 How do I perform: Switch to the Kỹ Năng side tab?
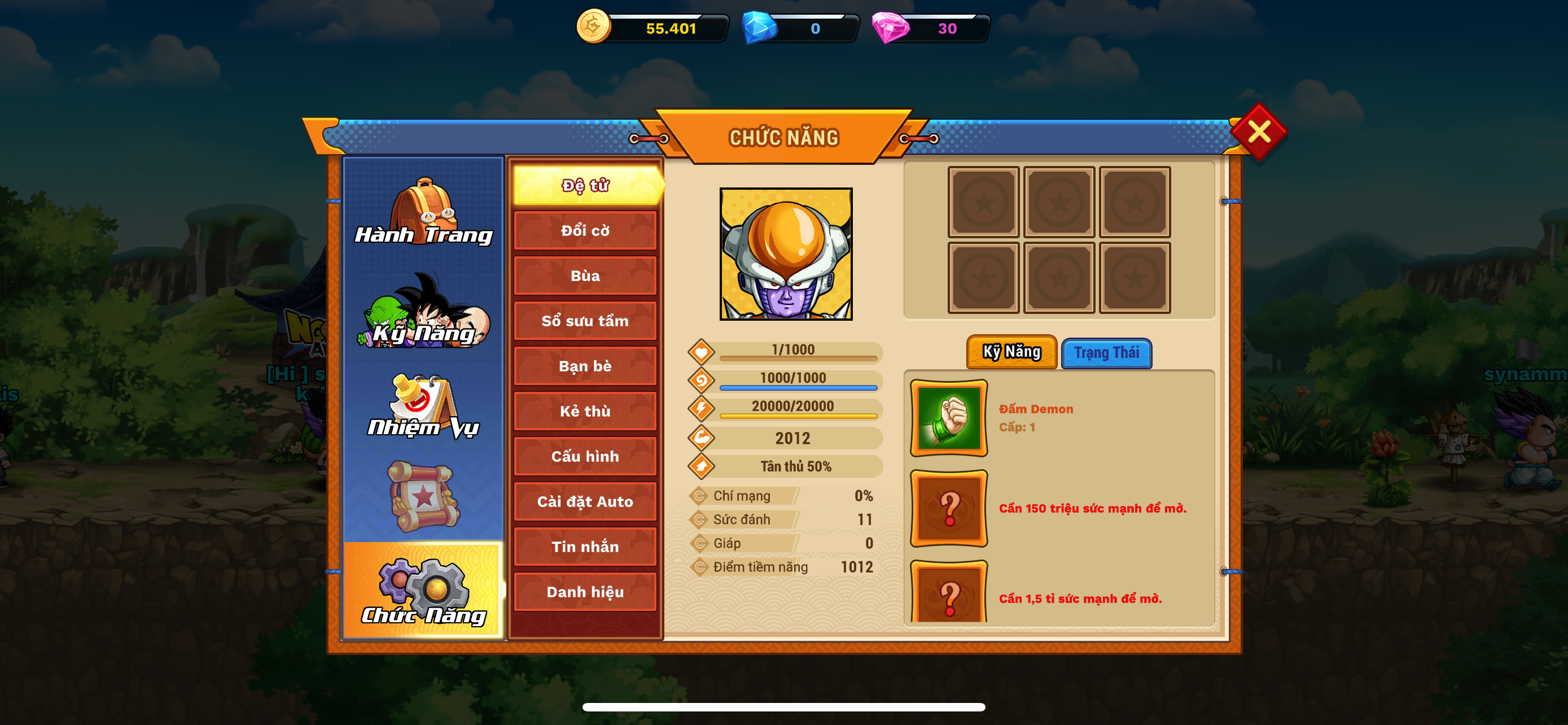424,311
